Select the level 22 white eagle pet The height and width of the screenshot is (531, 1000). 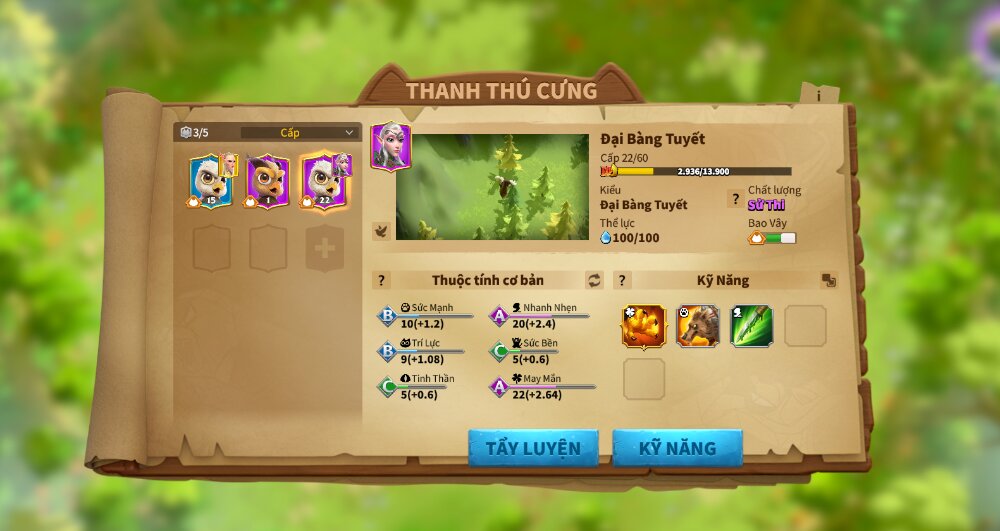323,181
